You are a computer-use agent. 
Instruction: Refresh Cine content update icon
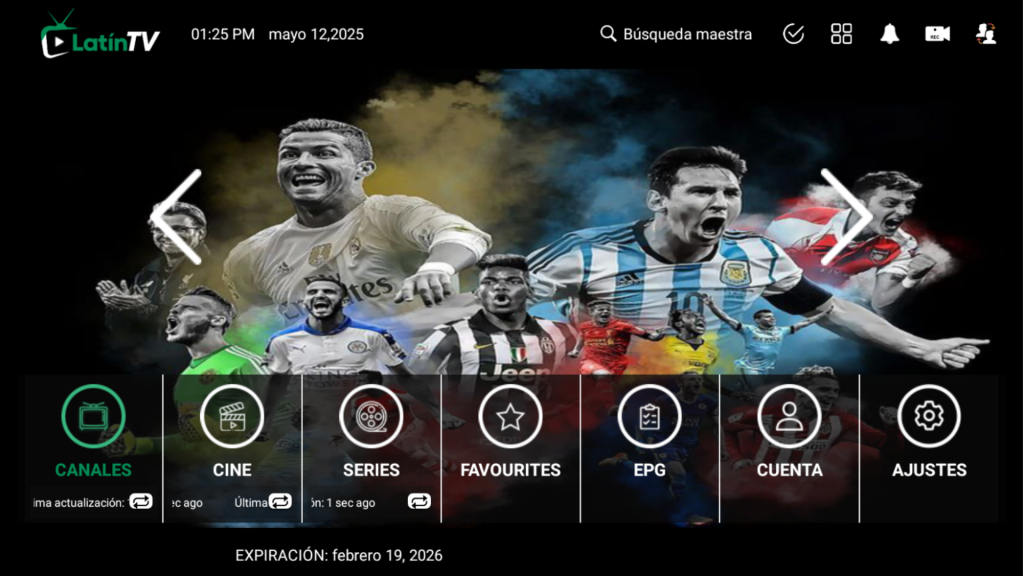(280, 502)
